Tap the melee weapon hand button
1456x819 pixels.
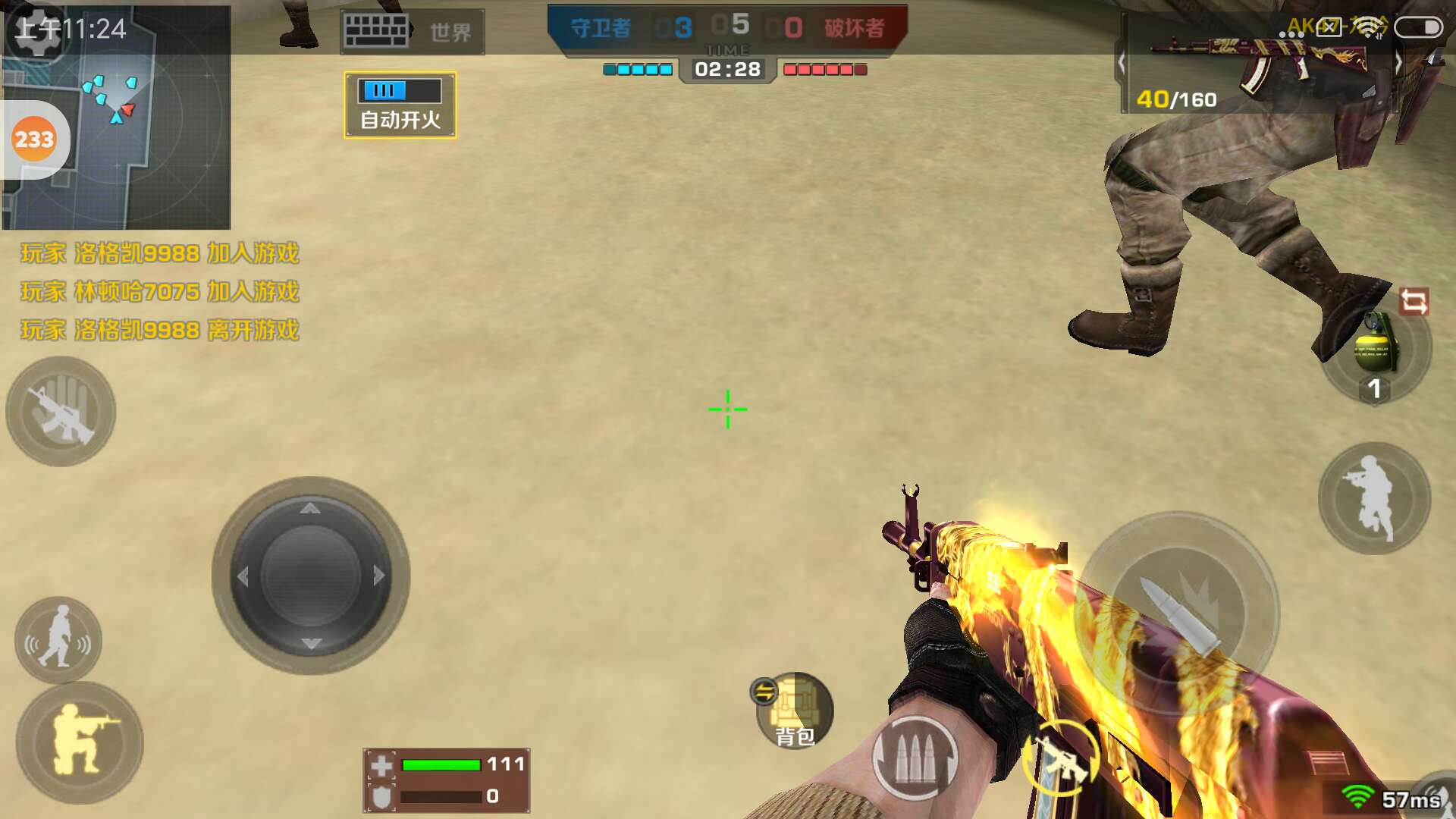point(61,412)
